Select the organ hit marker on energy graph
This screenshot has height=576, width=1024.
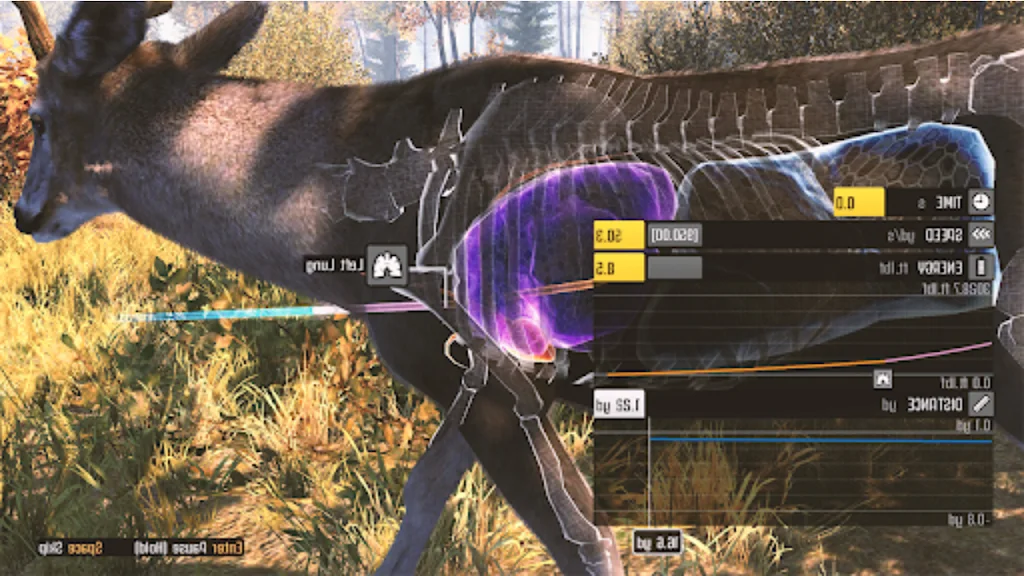882,378
